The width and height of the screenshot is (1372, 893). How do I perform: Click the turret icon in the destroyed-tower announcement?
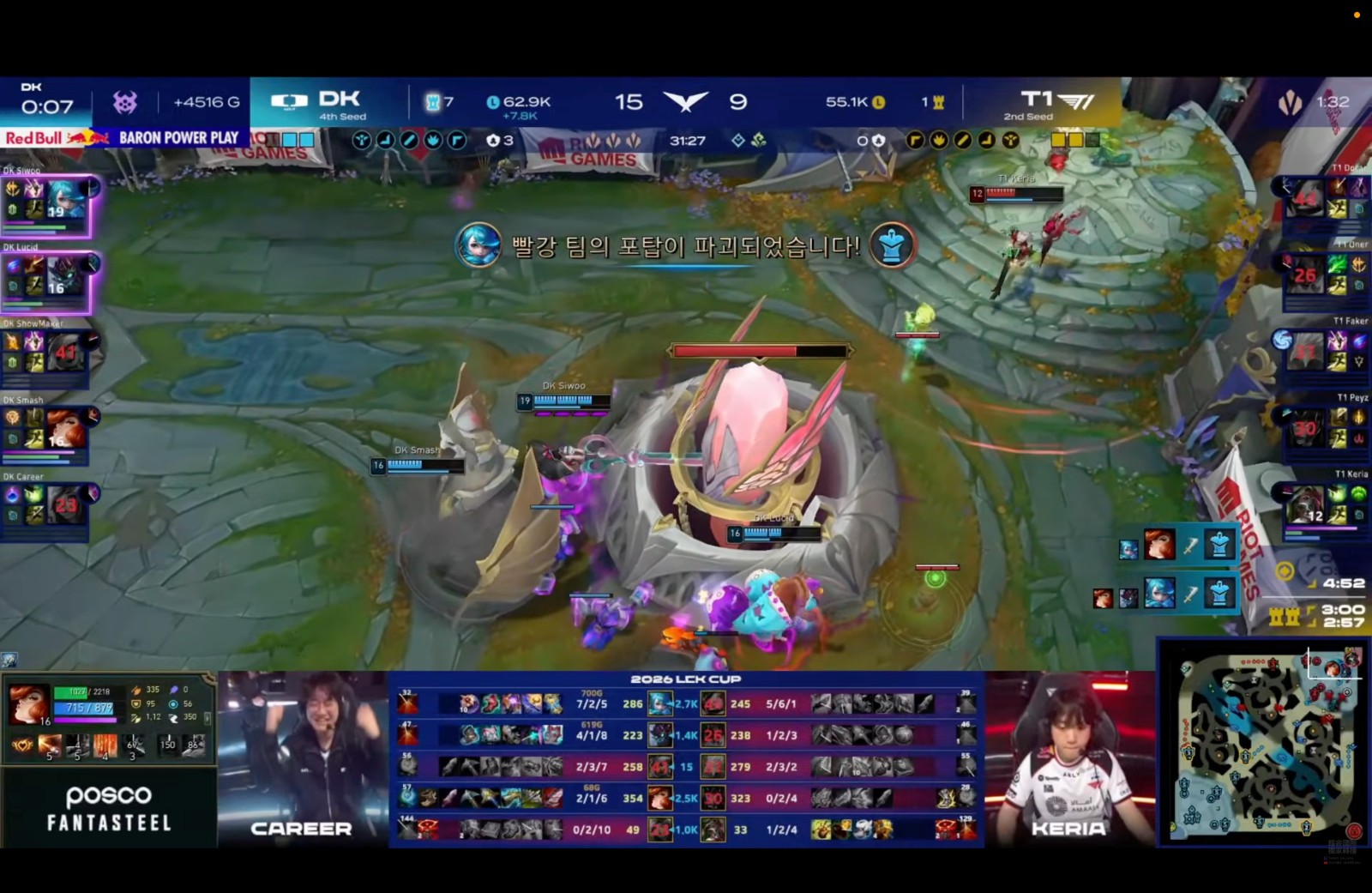(892, 245)
